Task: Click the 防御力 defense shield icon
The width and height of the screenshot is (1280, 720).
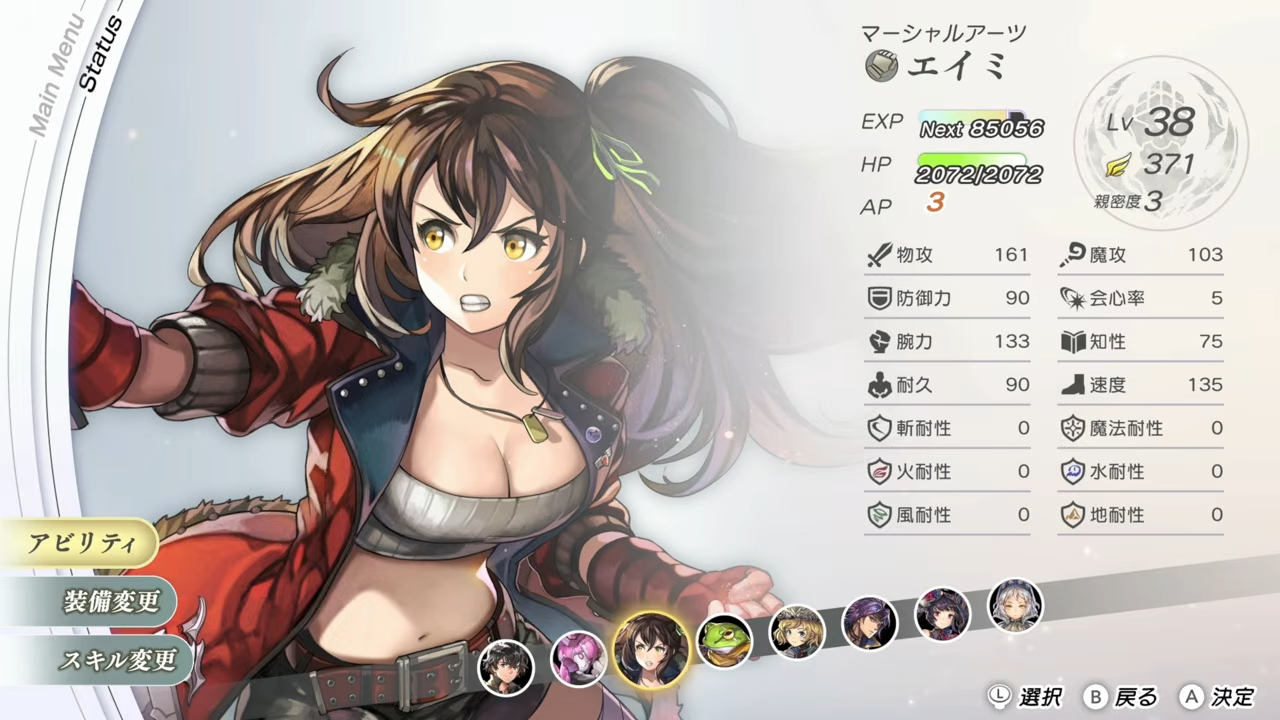Action: [881, 298]
